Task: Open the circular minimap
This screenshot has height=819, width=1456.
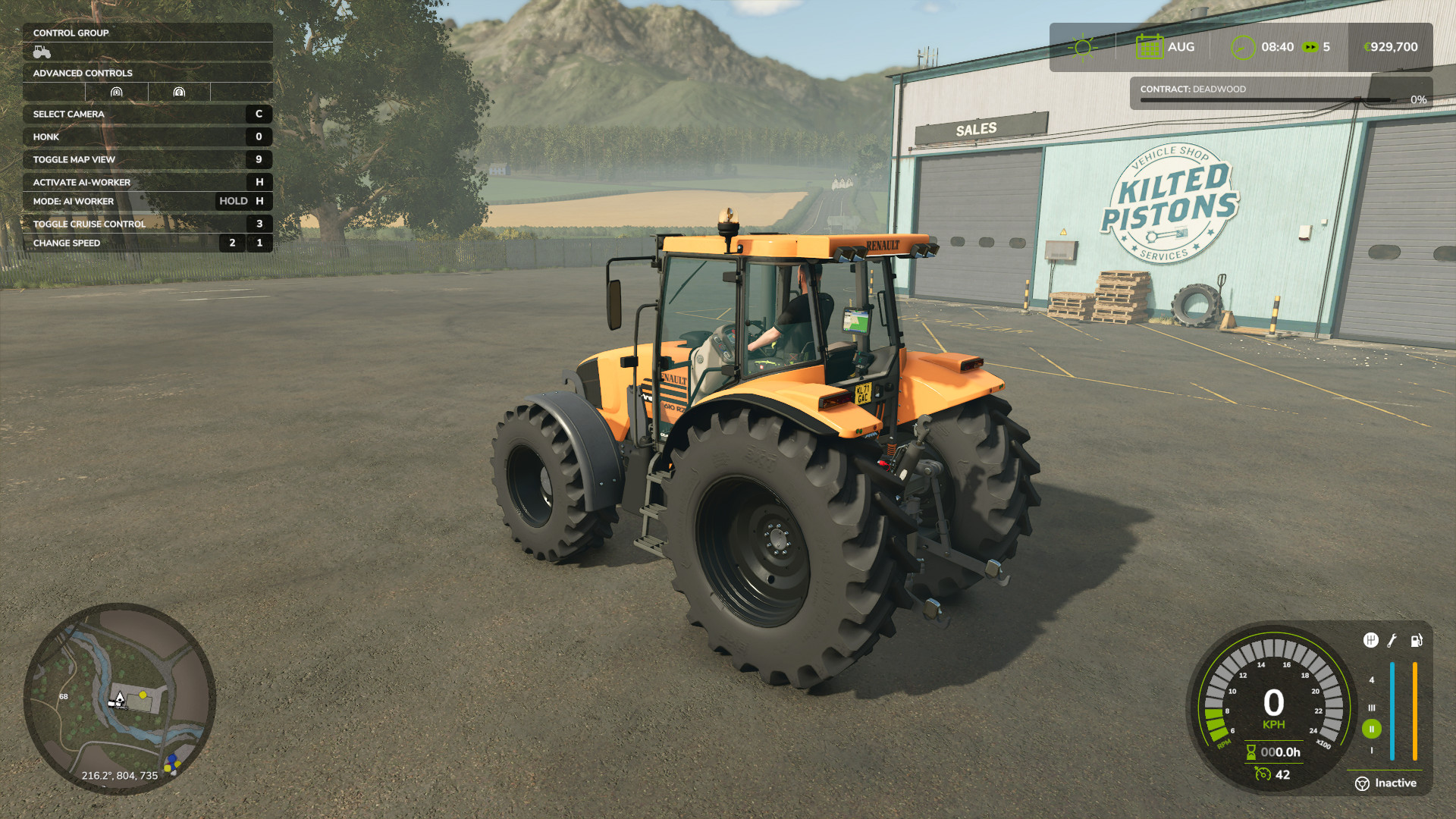Action: (x=120, y=698)
